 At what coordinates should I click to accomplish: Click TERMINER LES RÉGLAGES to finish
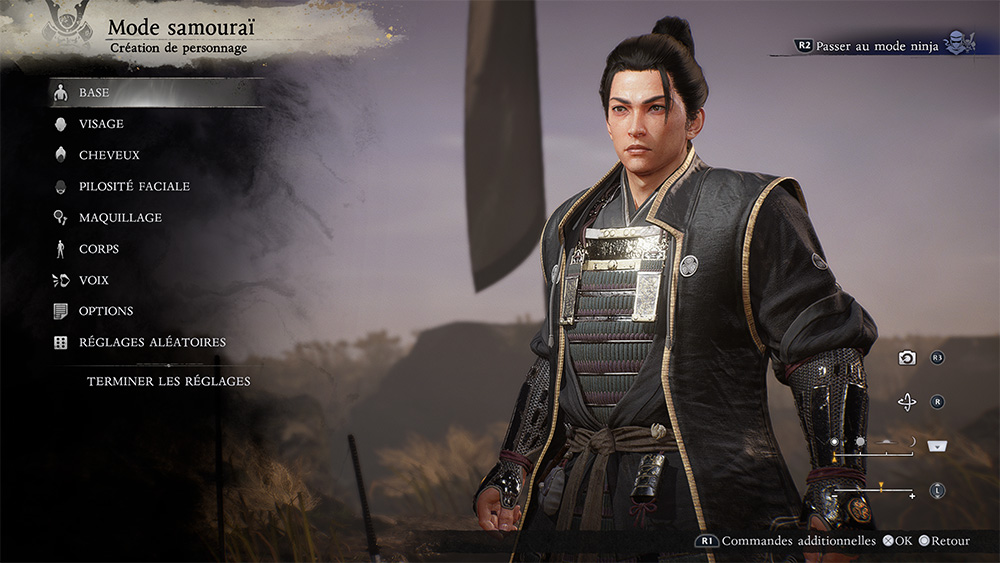168,381
